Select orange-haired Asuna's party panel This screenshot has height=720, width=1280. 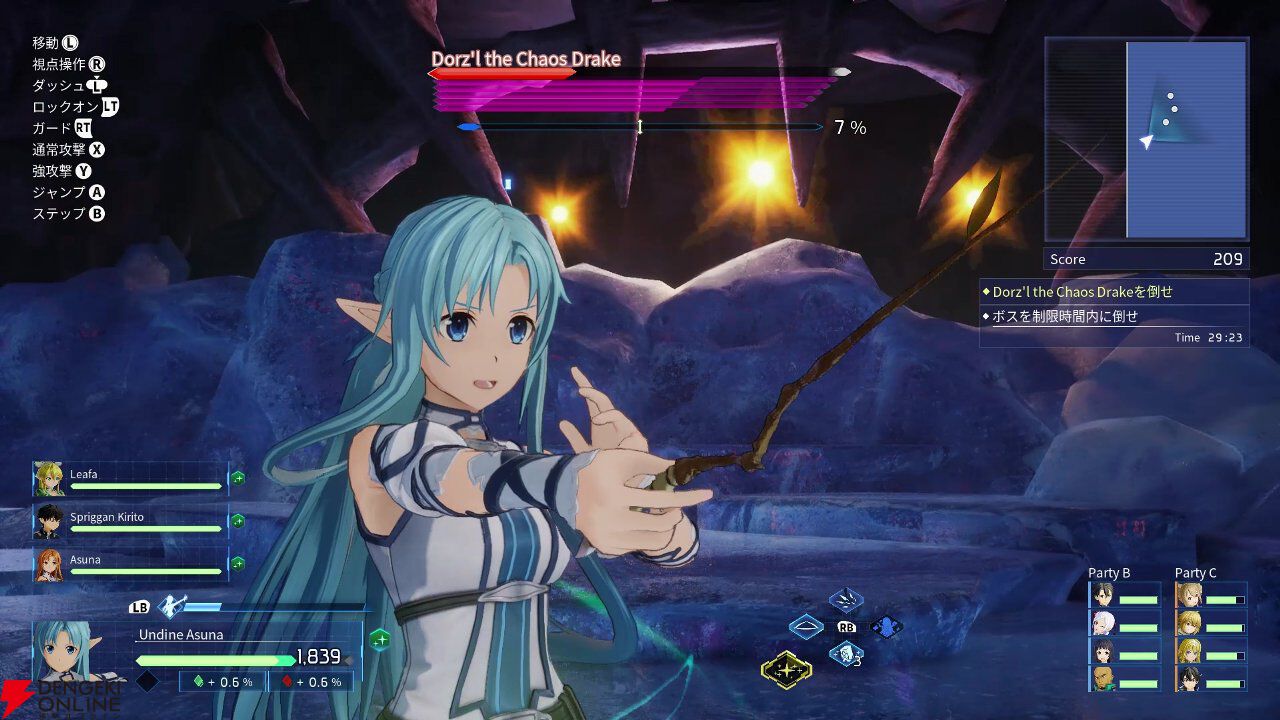click(x=130, y=565)
